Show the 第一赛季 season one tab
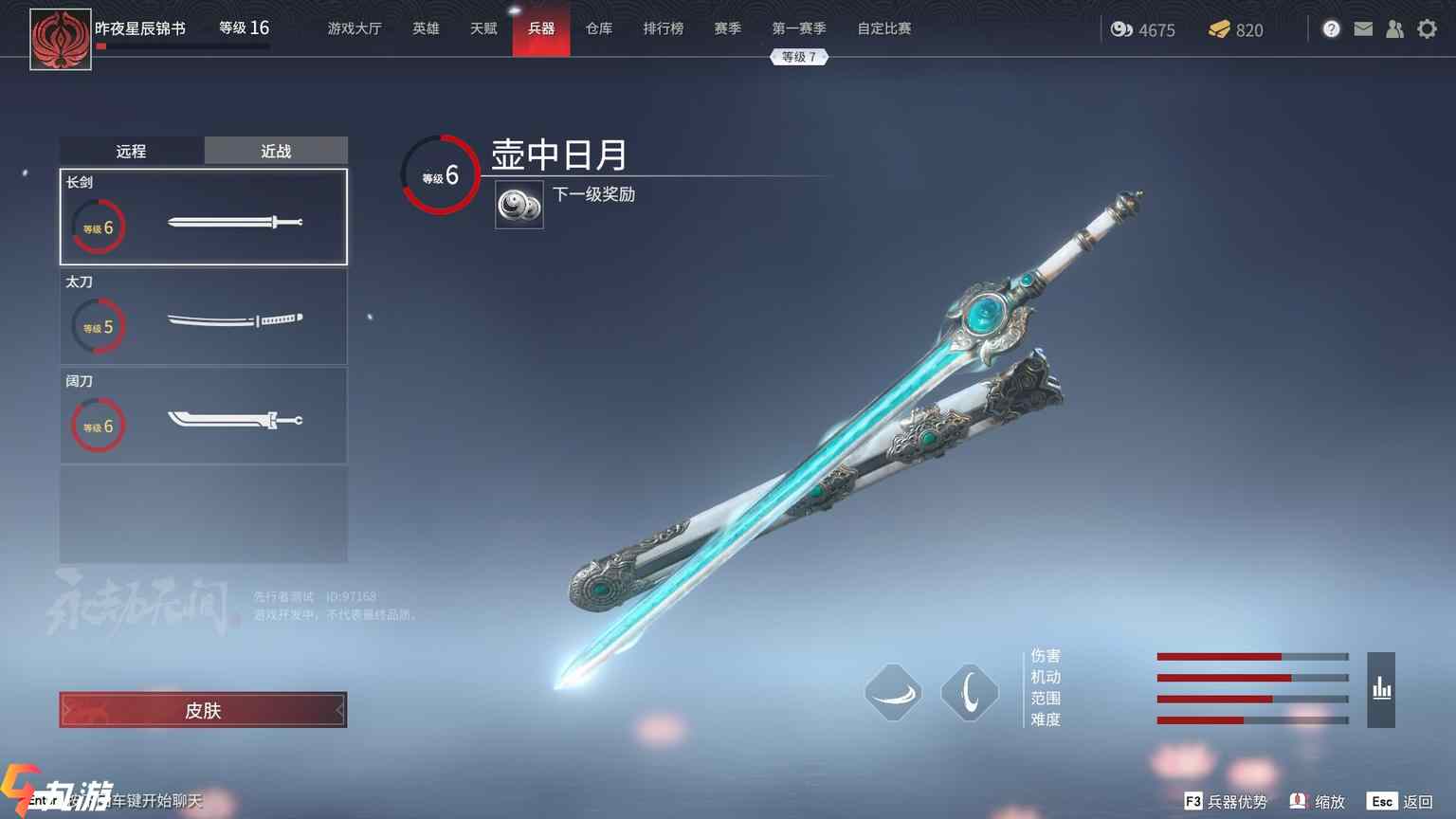Image resolution: width=1456 pixels, height=819 pixels. point(799,28)
